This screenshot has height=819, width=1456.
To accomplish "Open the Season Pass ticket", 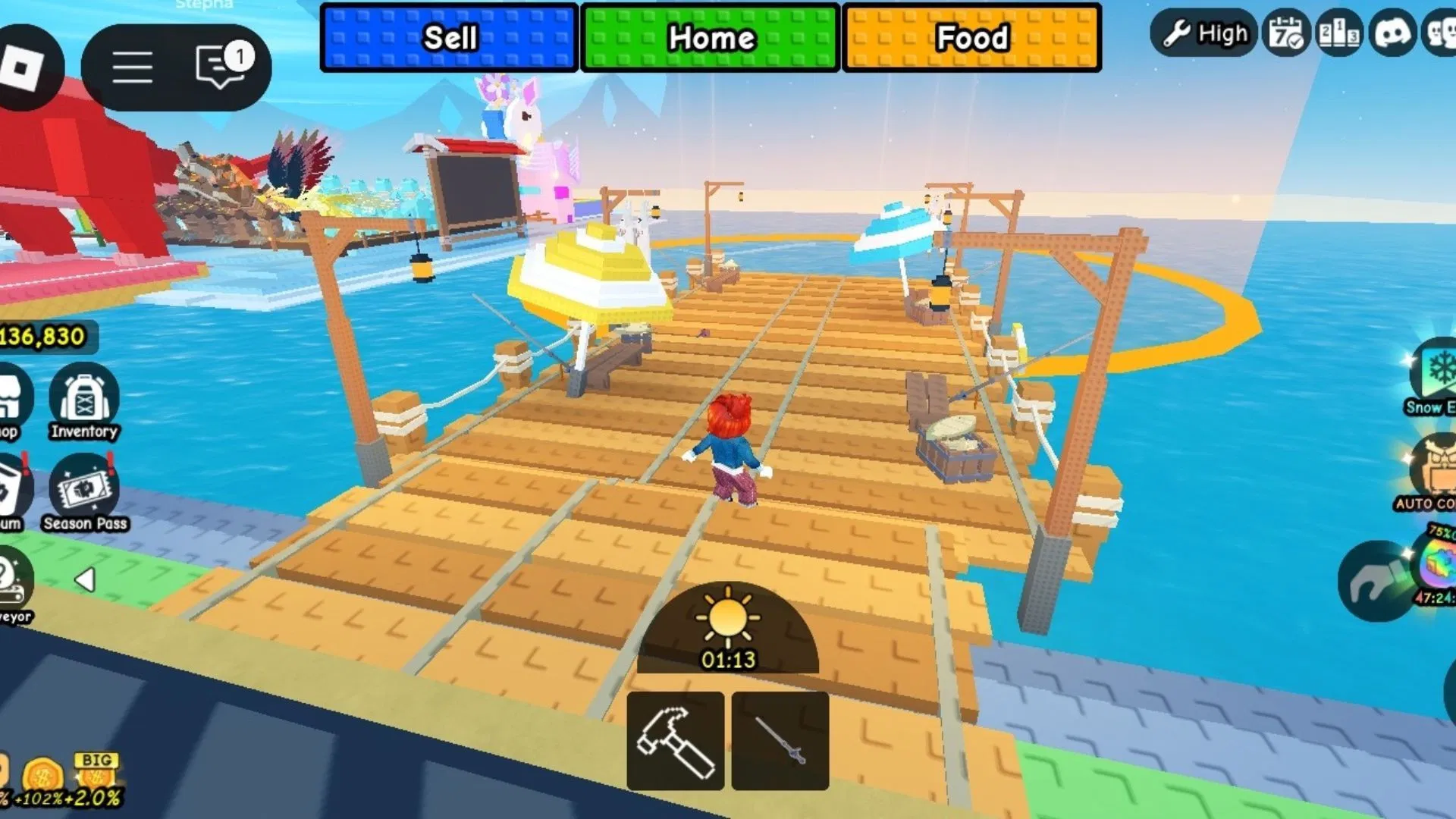I will click(84, 493).
